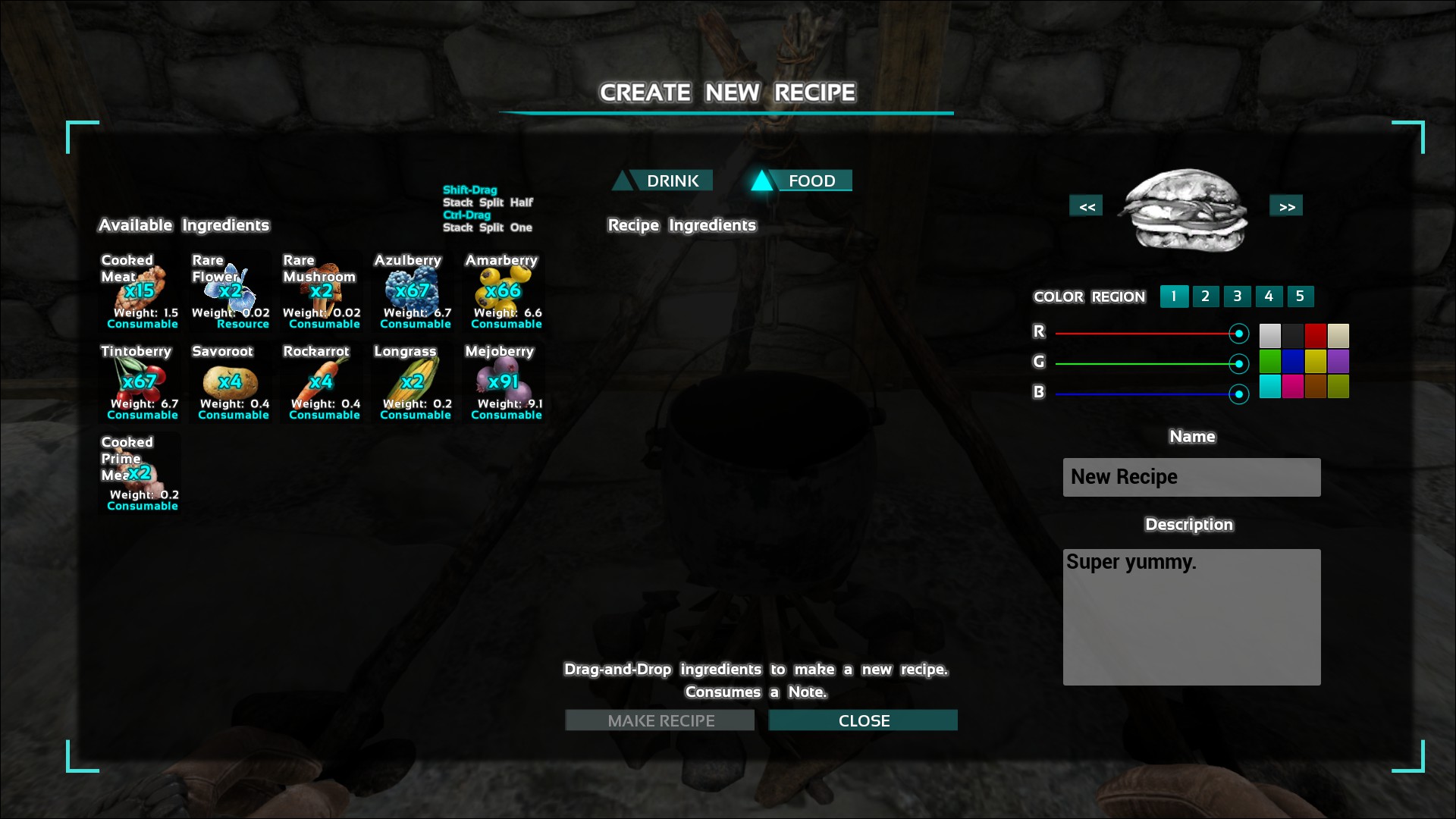Image resolution: width=1456 pixels, height=819 pixels.
Task: Show the next recipe icon
Action: pos(1286,206)
